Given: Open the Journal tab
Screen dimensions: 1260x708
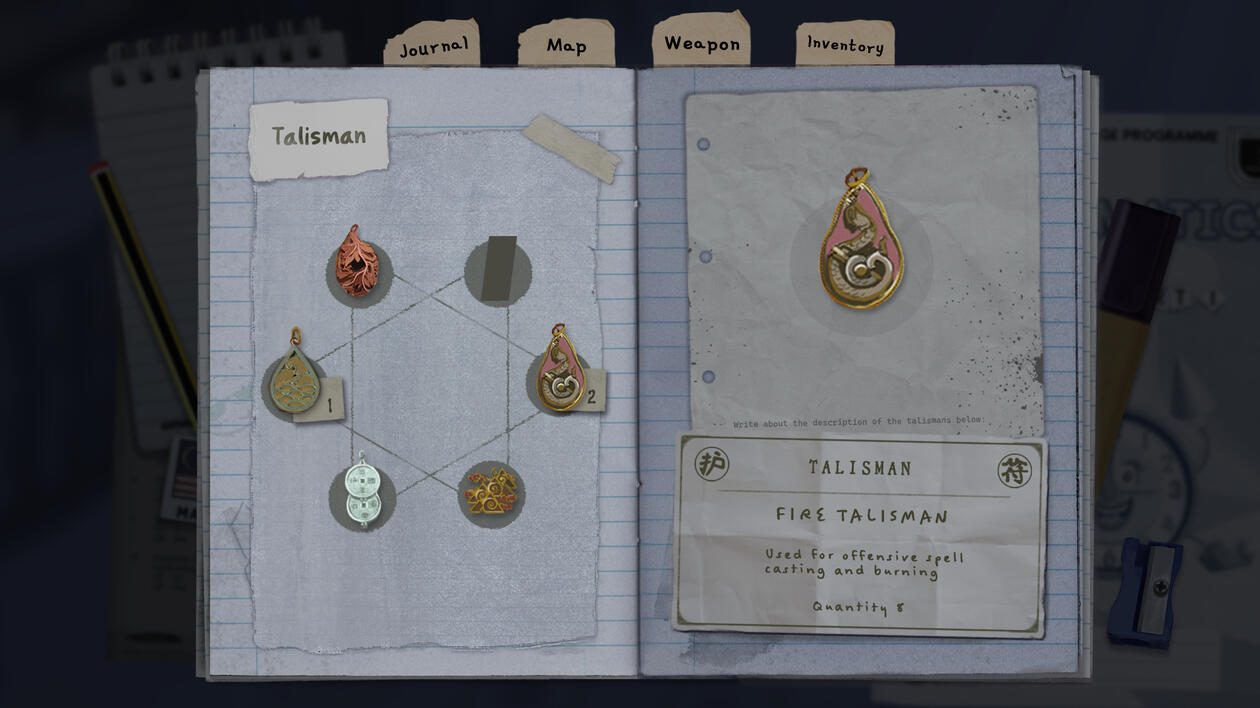Looking at the screenshot, I should tap(433, 47).
